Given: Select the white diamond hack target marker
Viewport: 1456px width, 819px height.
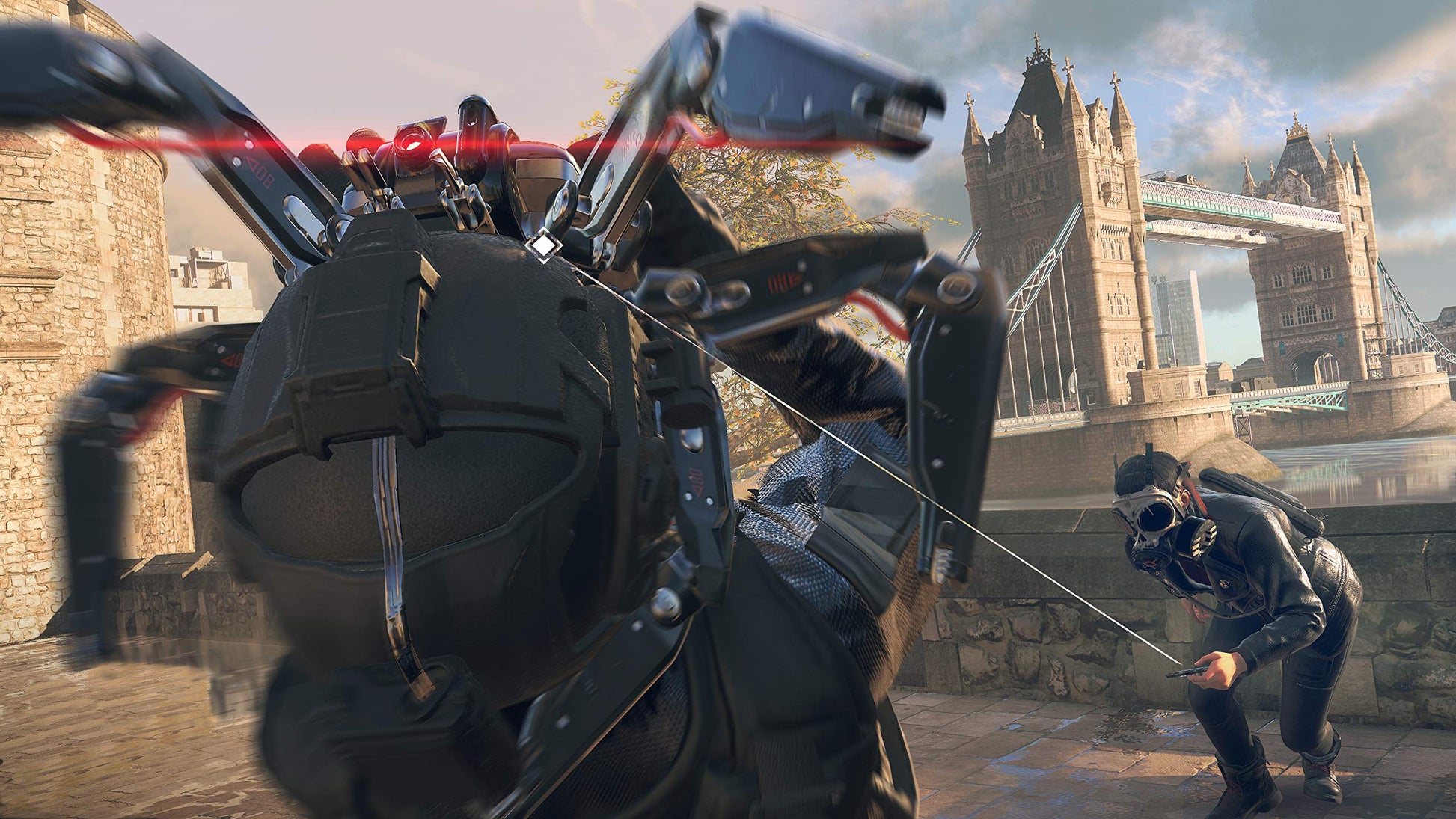Looking at the screenshot, I should click(x=544, y=245).
